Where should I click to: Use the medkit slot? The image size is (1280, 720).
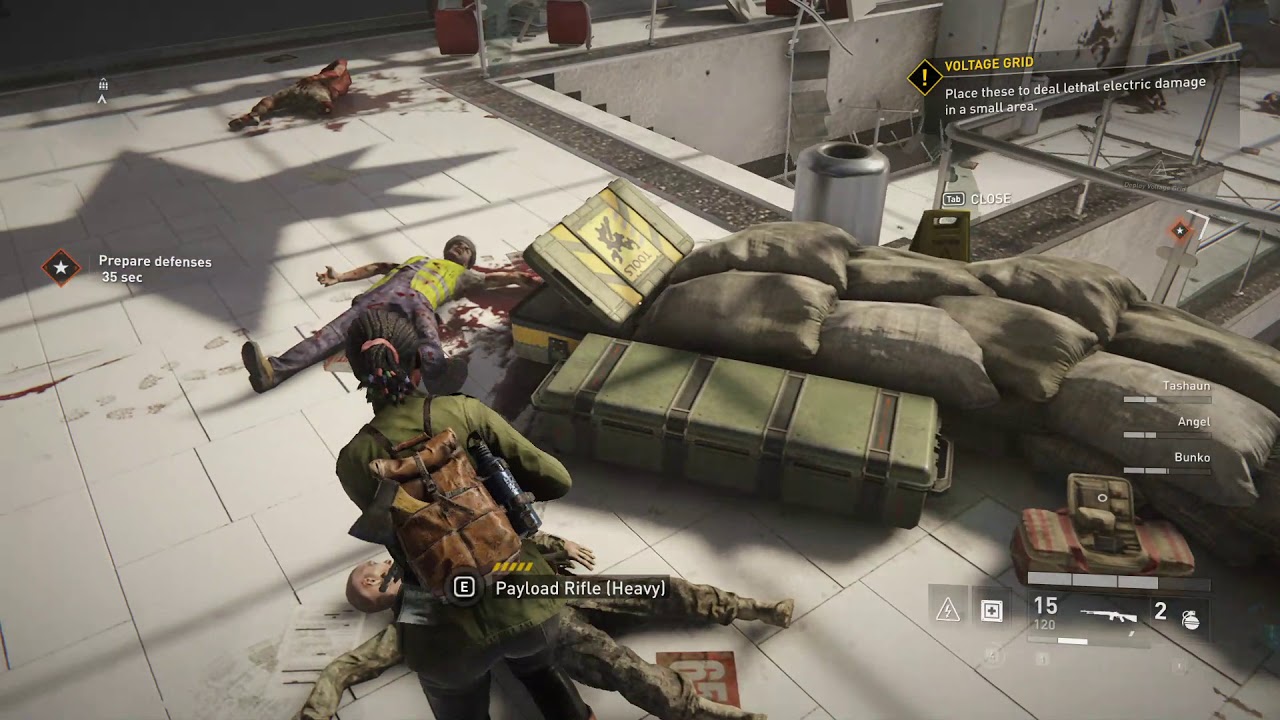pyautogui.click(x=991, y=612)
